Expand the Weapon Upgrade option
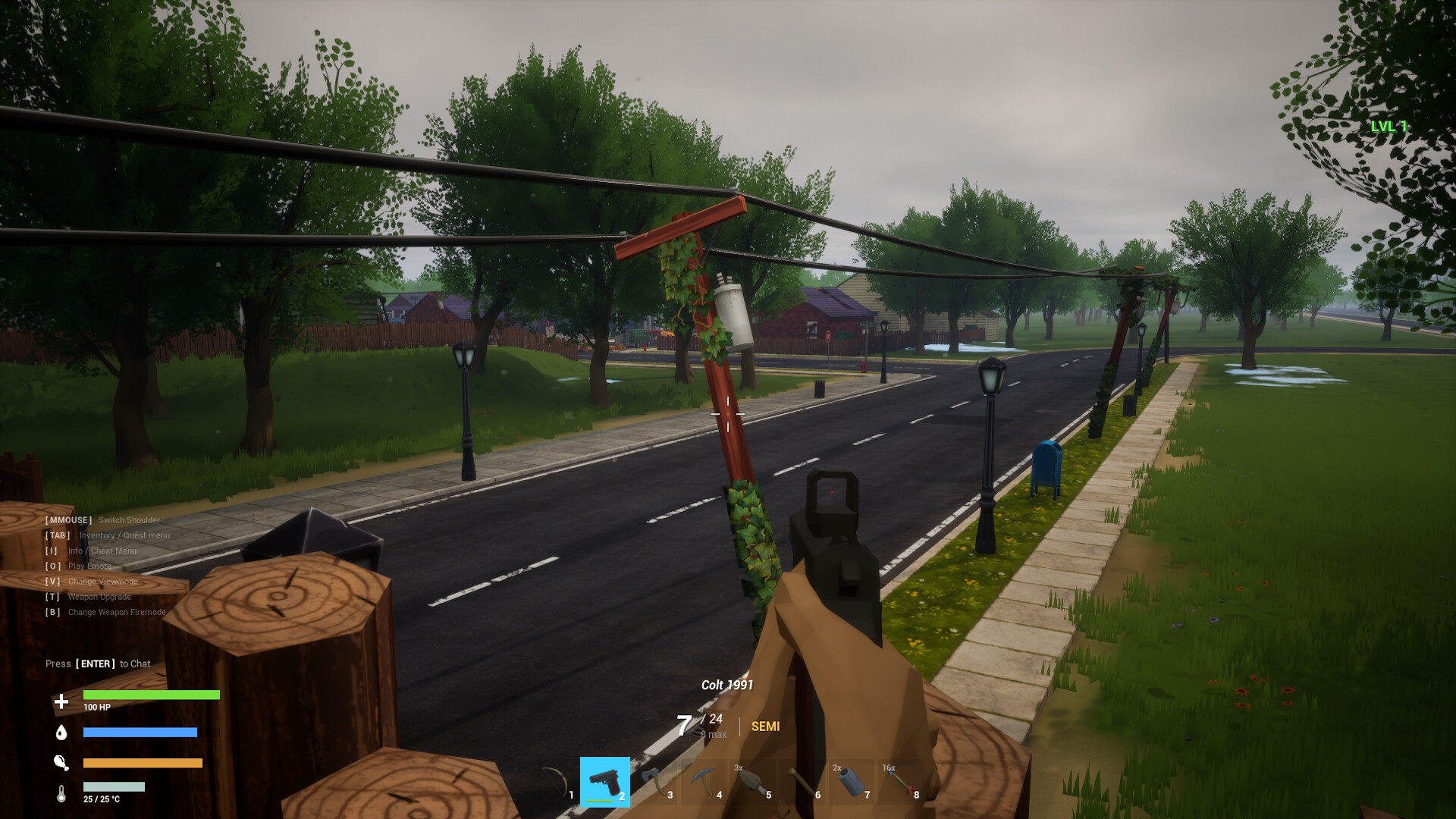The image size is (1456, 819). [89, 597]
